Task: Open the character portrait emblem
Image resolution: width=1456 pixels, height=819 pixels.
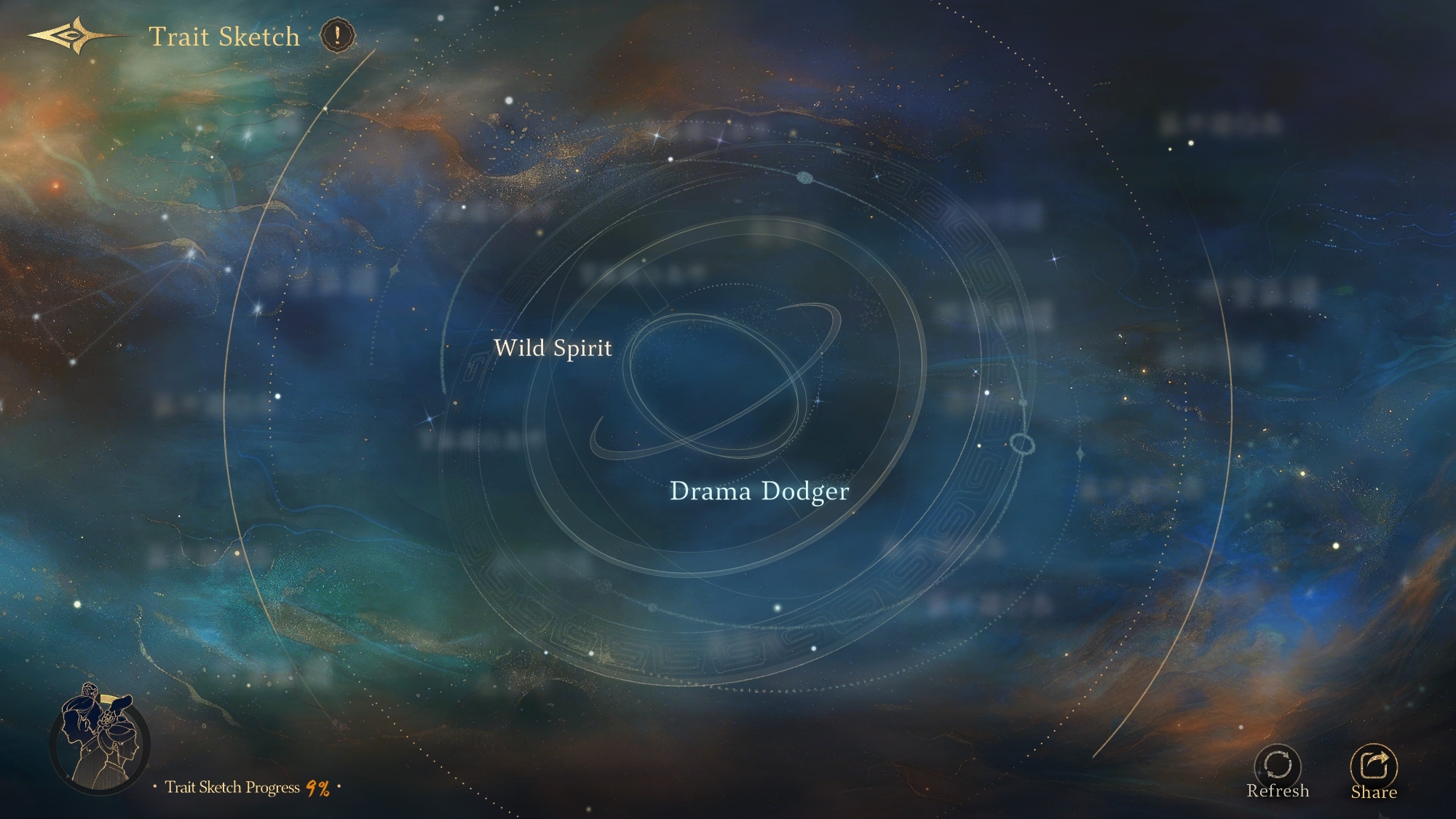Action: click(99, 739)
